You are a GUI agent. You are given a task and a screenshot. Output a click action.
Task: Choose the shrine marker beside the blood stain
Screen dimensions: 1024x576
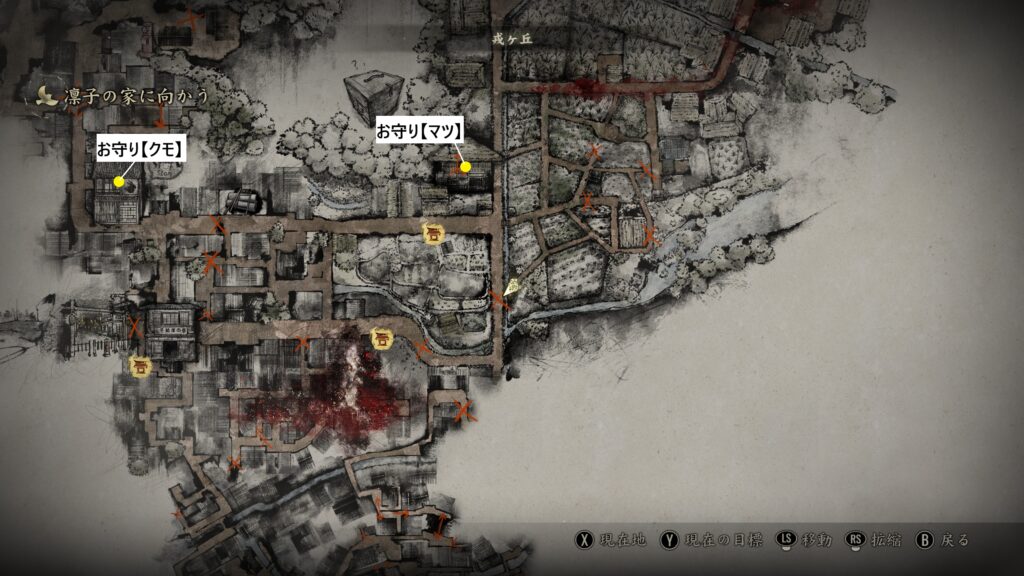[381, 338]
